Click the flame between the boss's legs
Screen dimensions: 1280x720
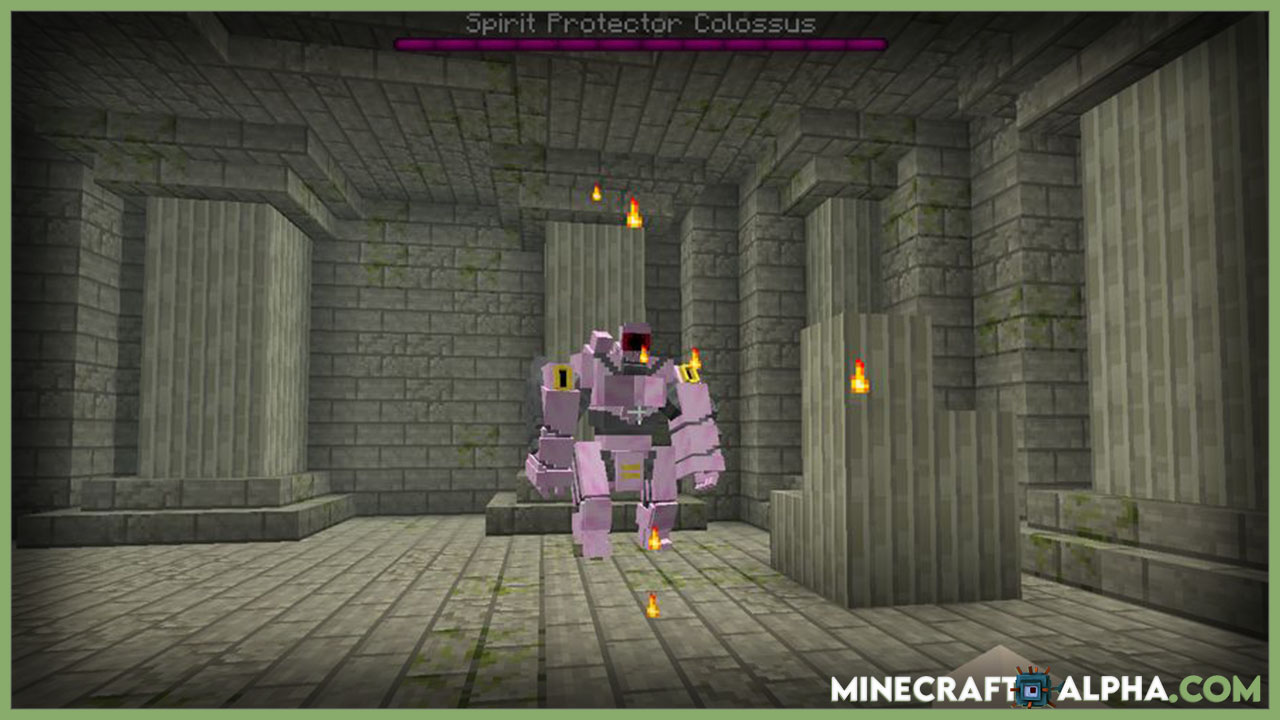(653, 537)
